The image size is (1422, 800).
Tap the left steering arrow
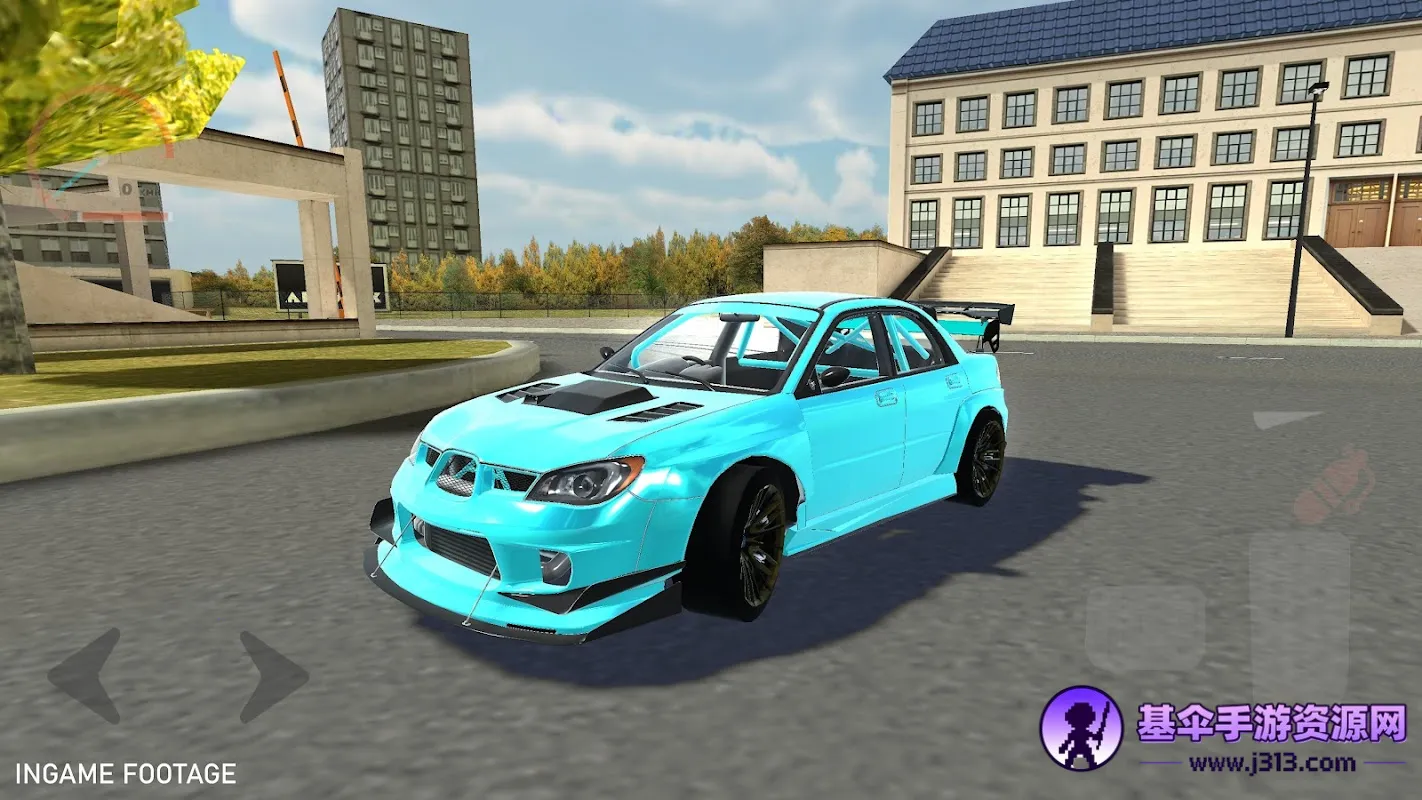click(x=86, y=675)
